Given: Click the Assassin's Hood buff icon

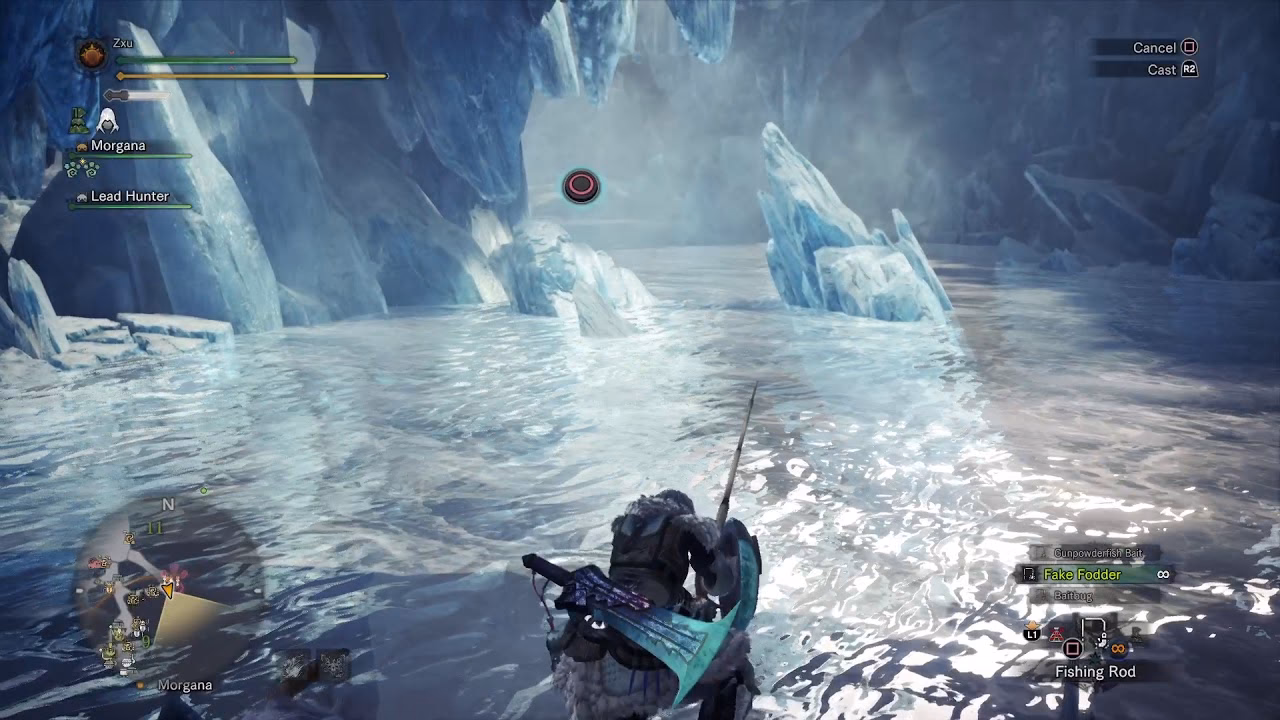Looking at the screenshot, I should click(x=108, y=121).
